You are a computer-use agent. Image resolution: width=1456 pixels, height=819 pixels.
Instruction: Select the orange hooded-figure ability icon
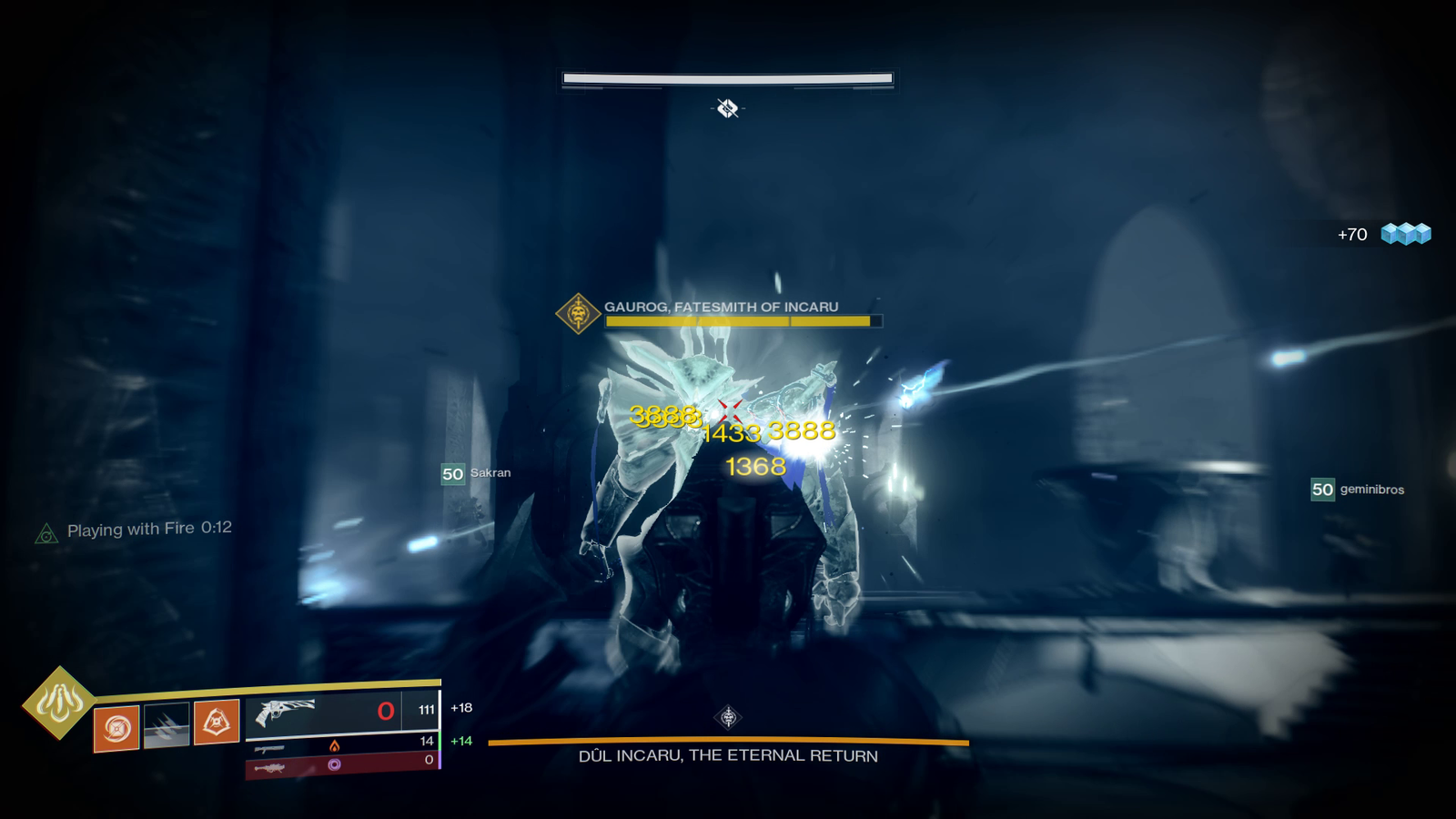[217, 723]
